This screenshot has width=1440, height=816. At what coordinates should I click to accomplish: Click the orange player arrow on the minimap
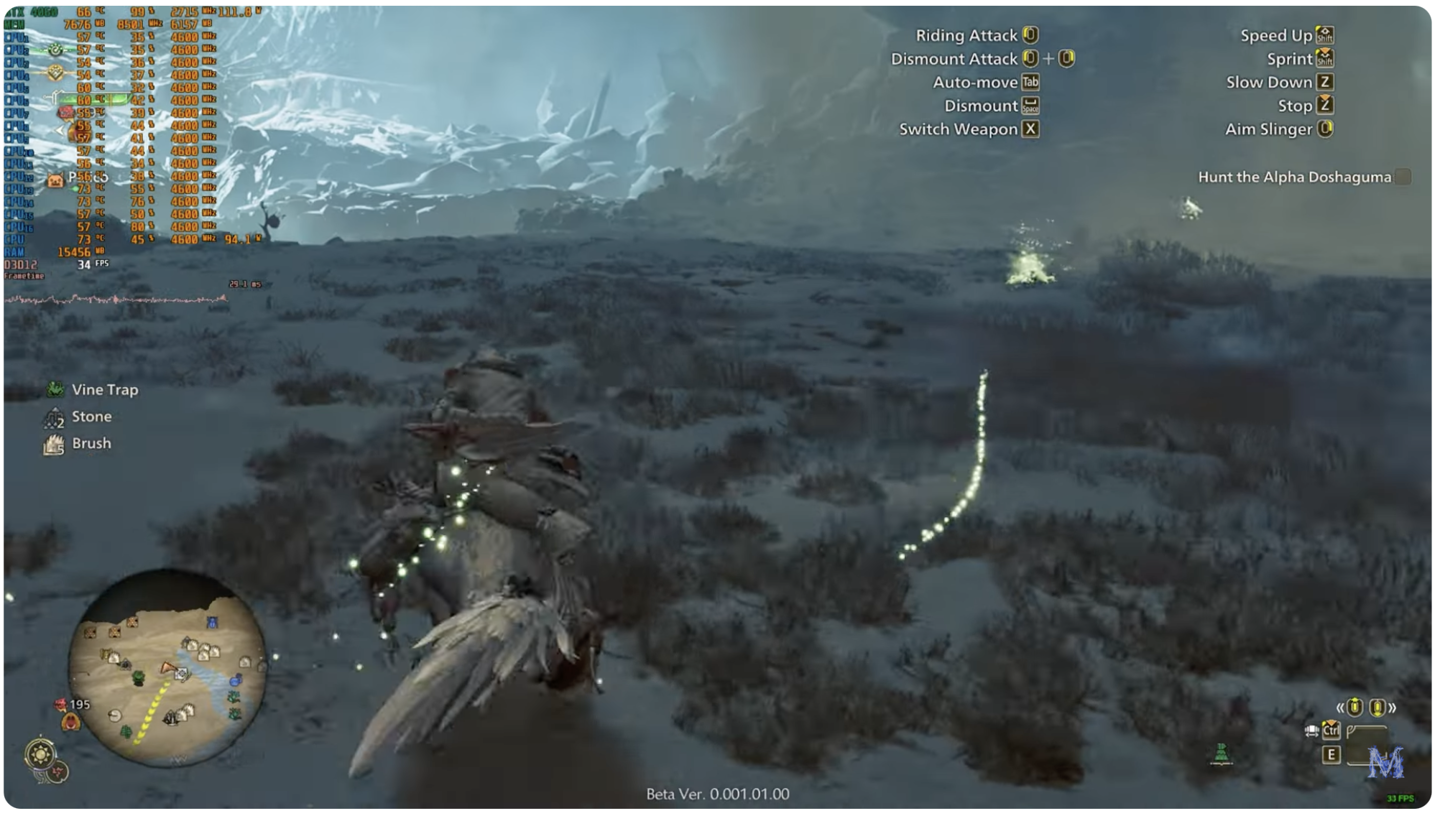pyautogui.click(x=169, y=668)
